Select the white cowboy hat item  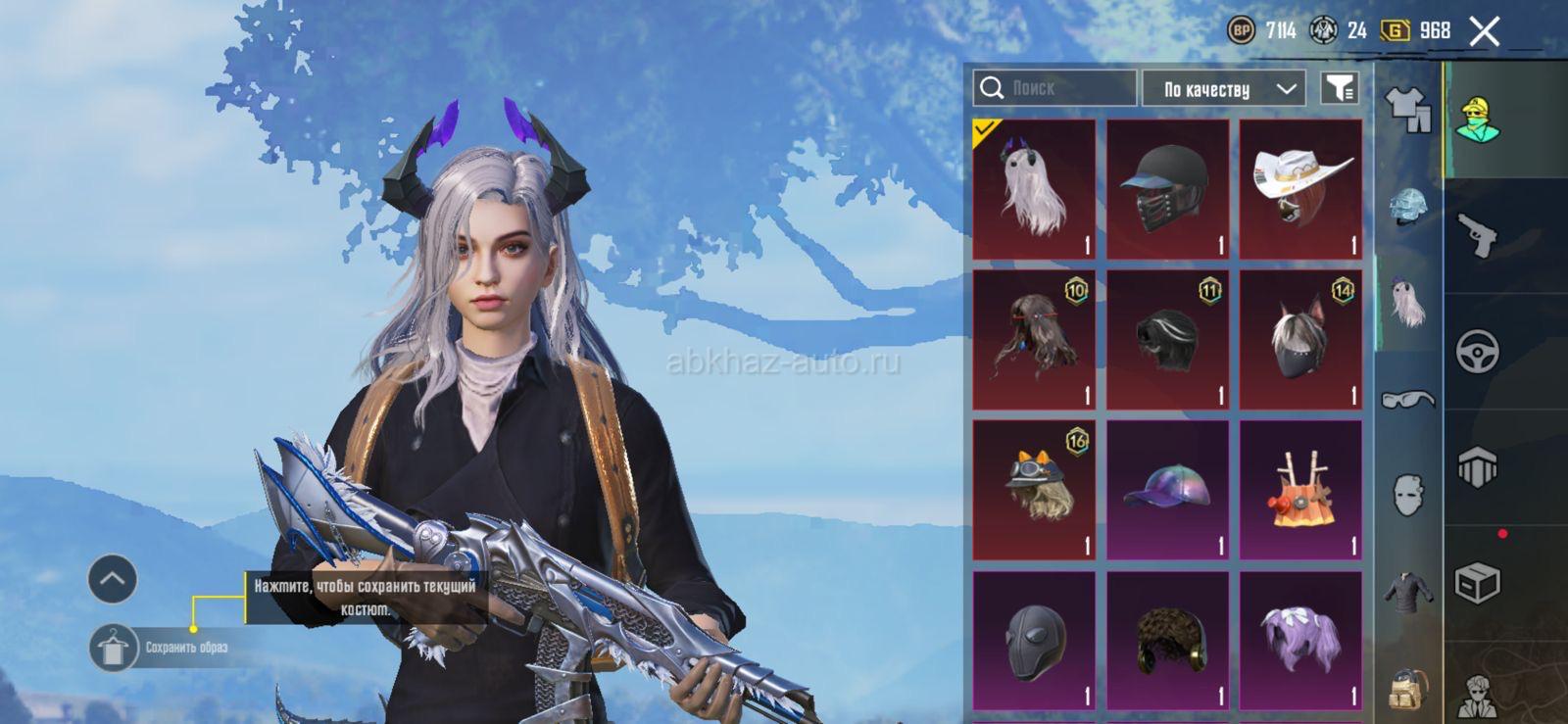click(x=1300, y=189)
